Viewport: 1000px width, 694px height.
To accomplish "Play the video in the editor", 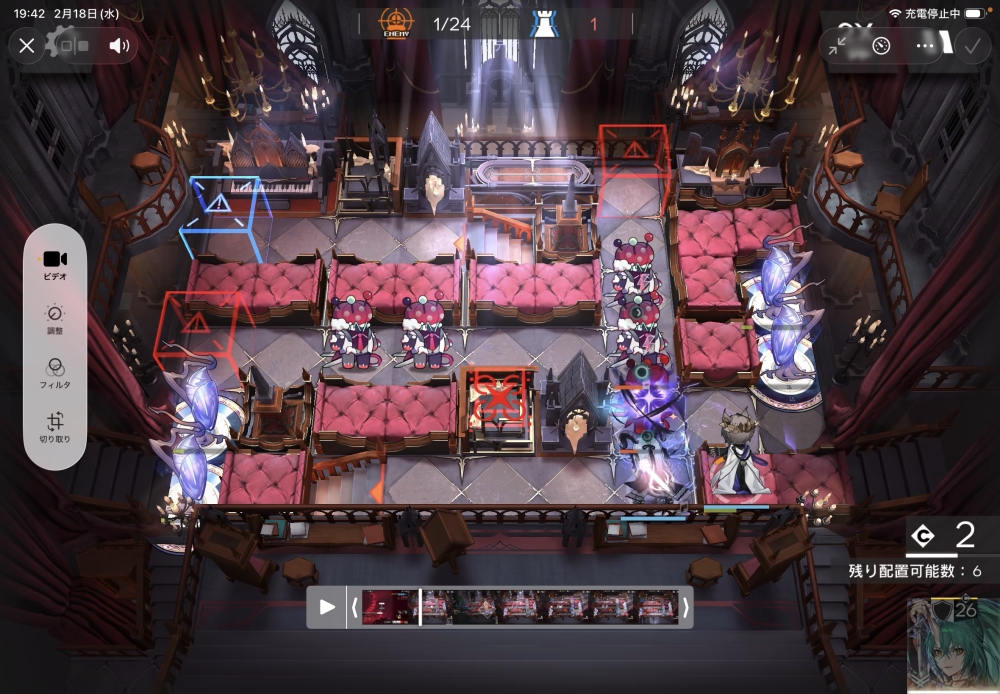I will click(327, 607).
